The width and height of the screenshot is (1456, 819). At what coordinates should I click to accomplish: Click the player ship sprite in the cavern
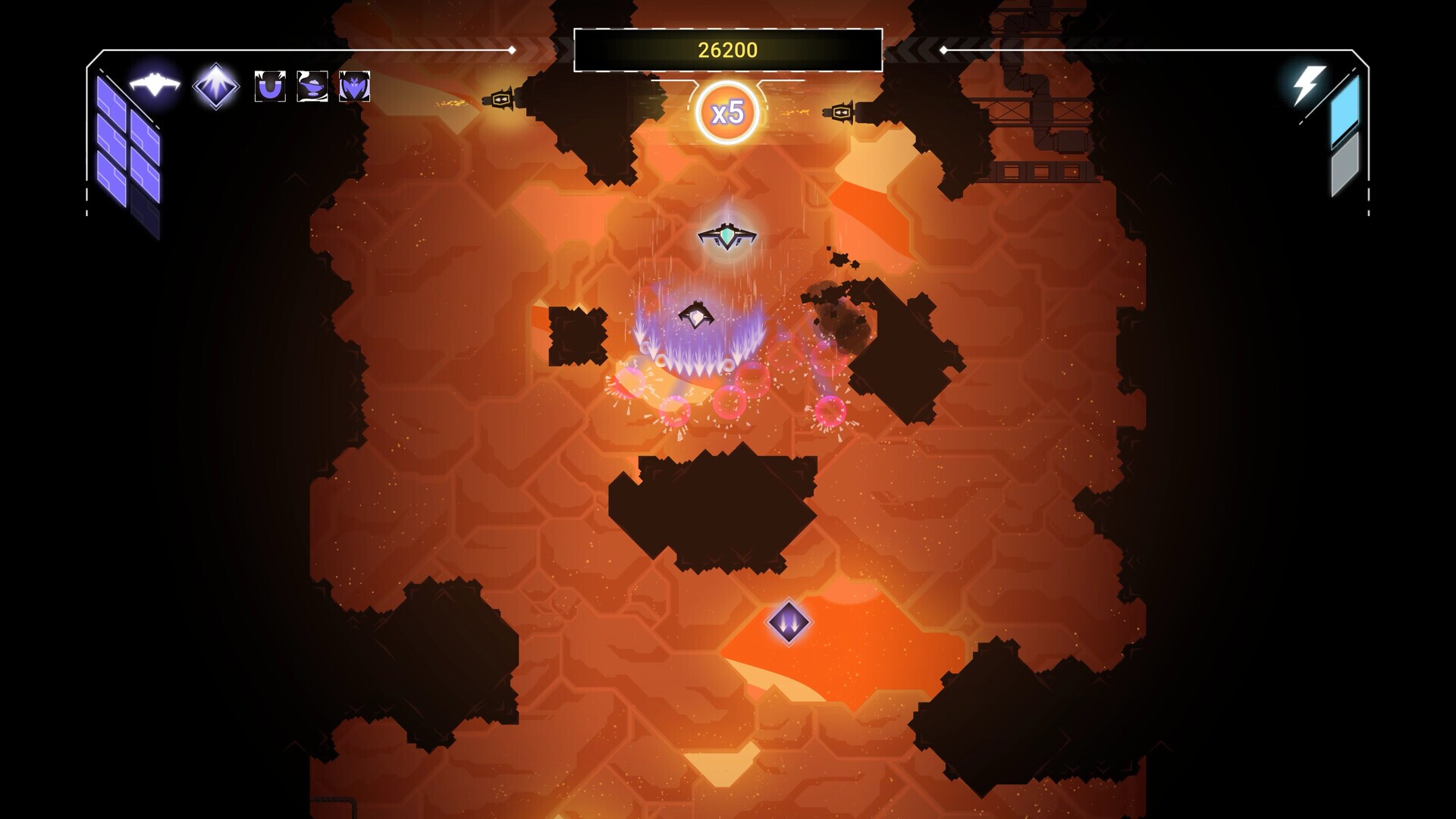[726, 237]
